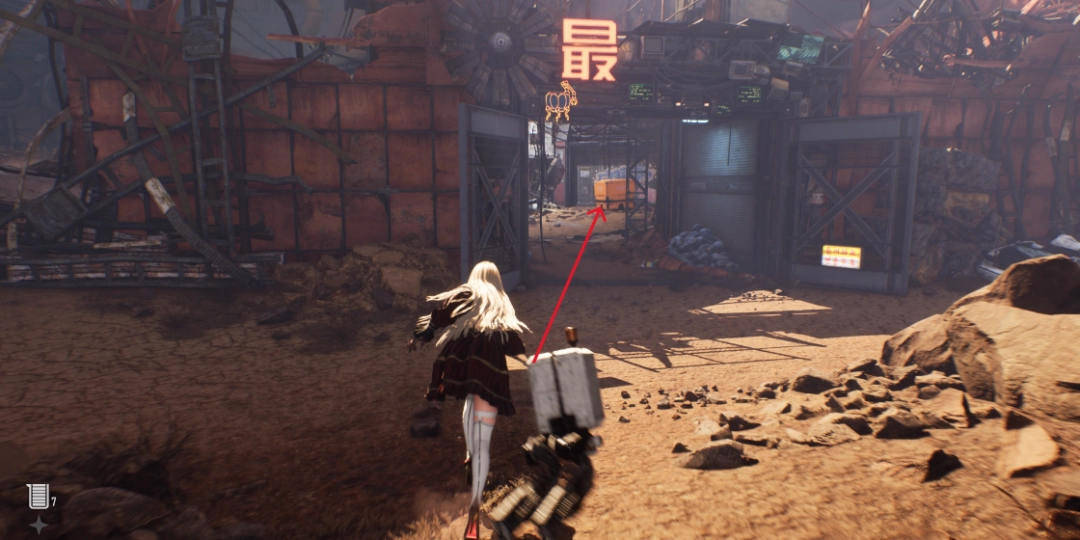Click the dim four-pointed star icon

(38, 524)
